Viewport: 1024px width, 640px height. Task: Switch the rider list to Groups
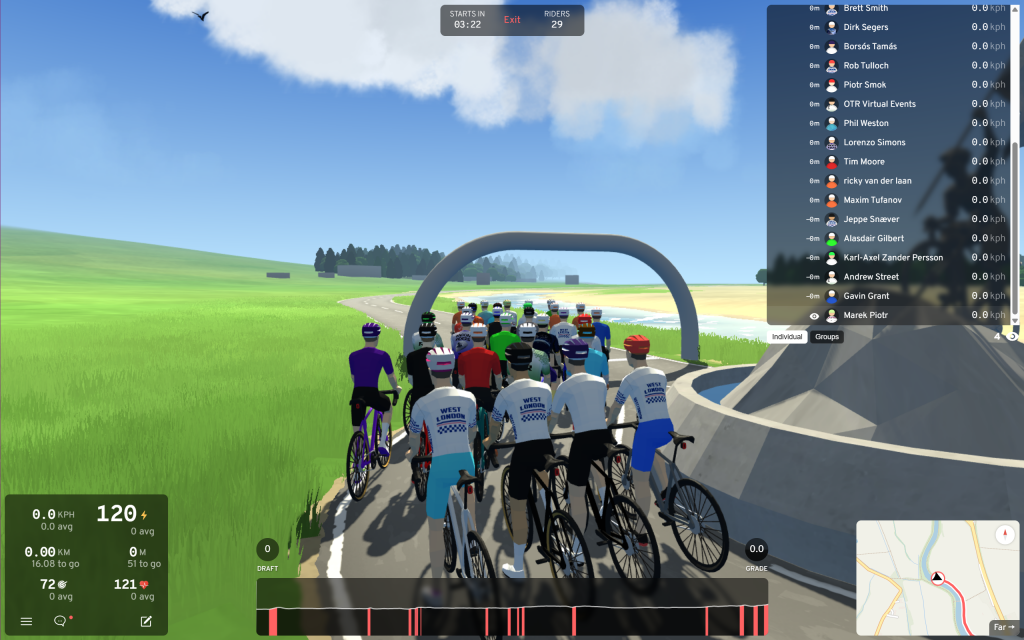tap(827, 337)
